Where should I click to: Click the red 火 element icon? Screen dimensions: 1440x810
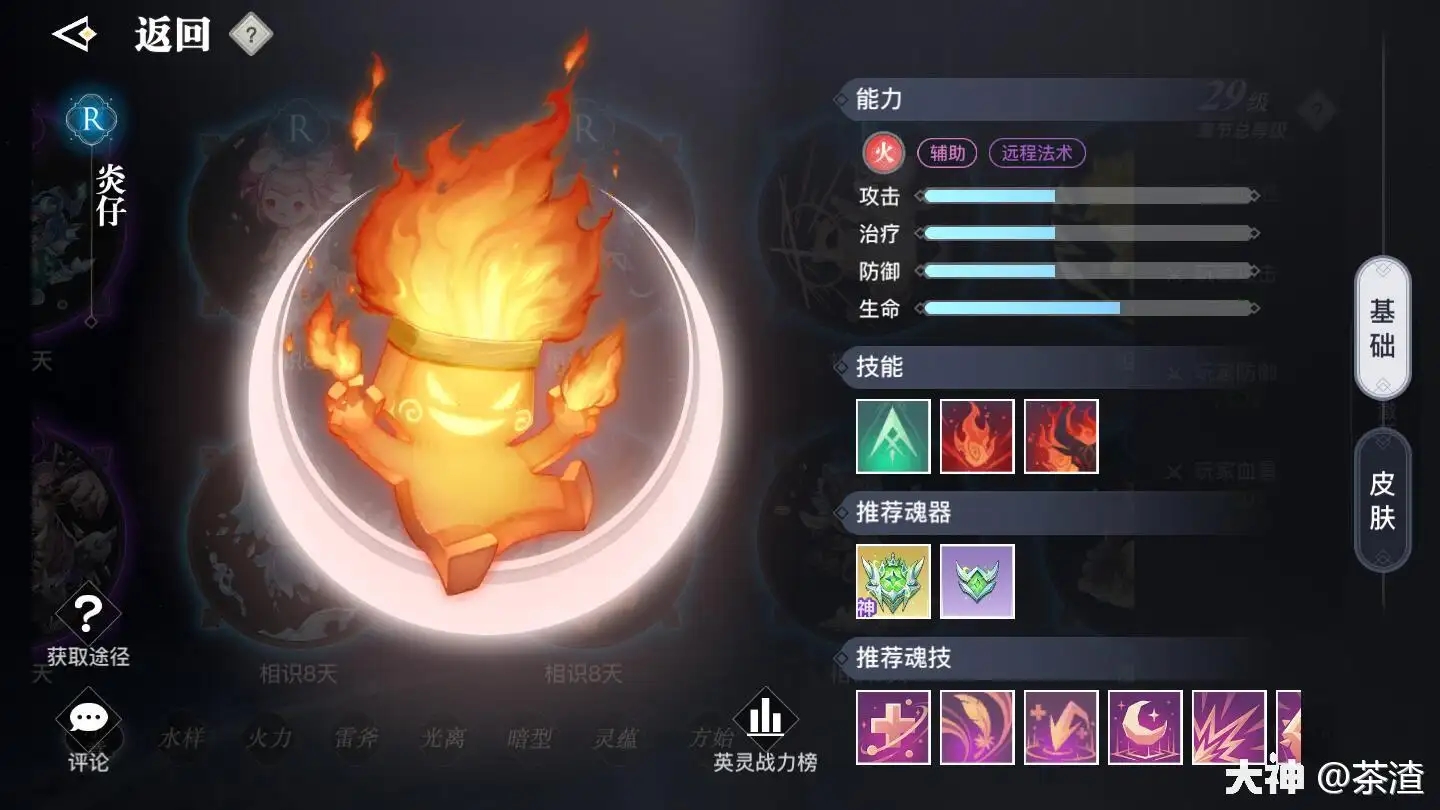pyautogui.click(x=883, y=153)
